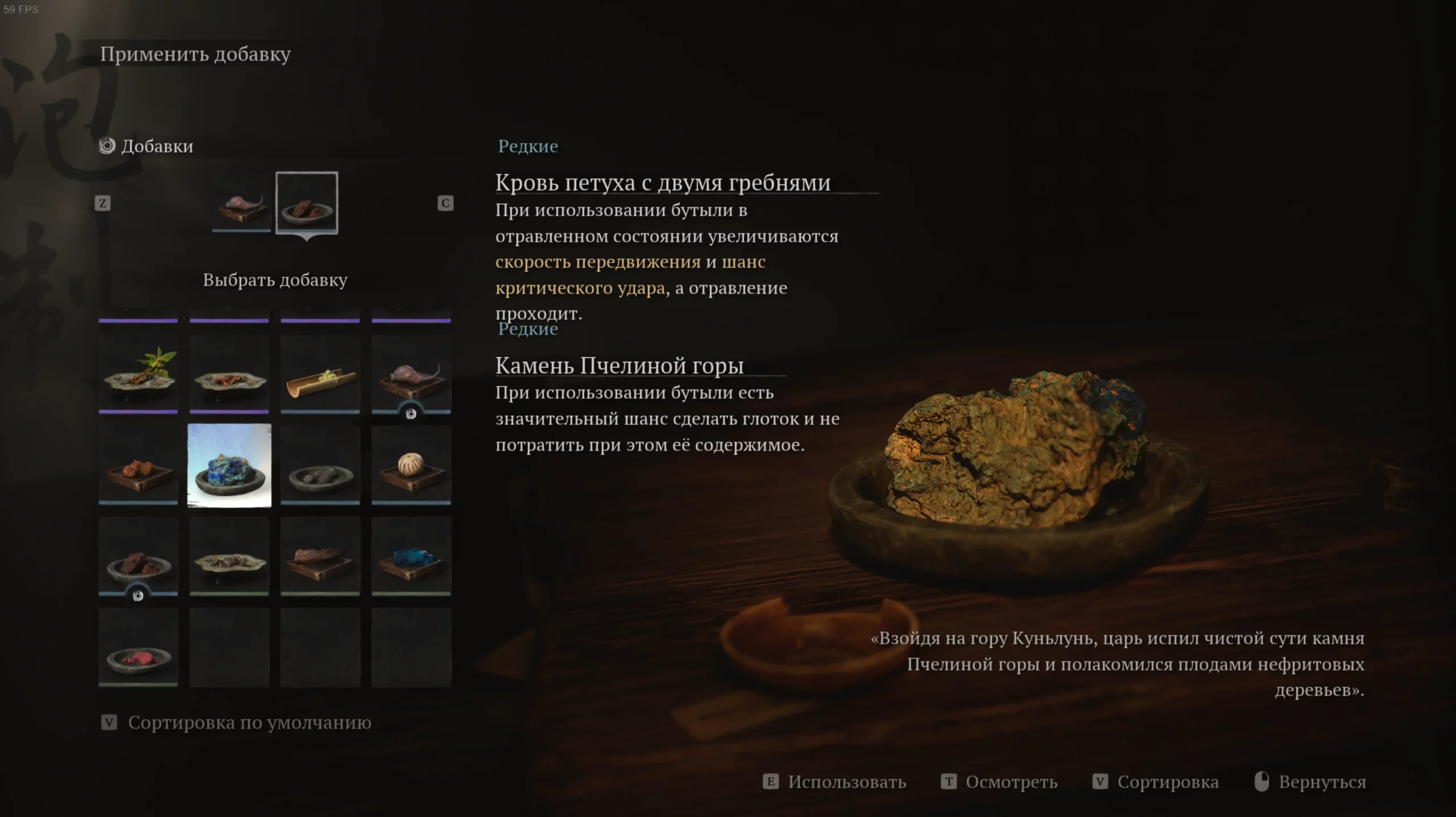Viewport: 1456px width, 817px height.
Task: Choose the grey shards on stone plate
Action: (229, 556)
